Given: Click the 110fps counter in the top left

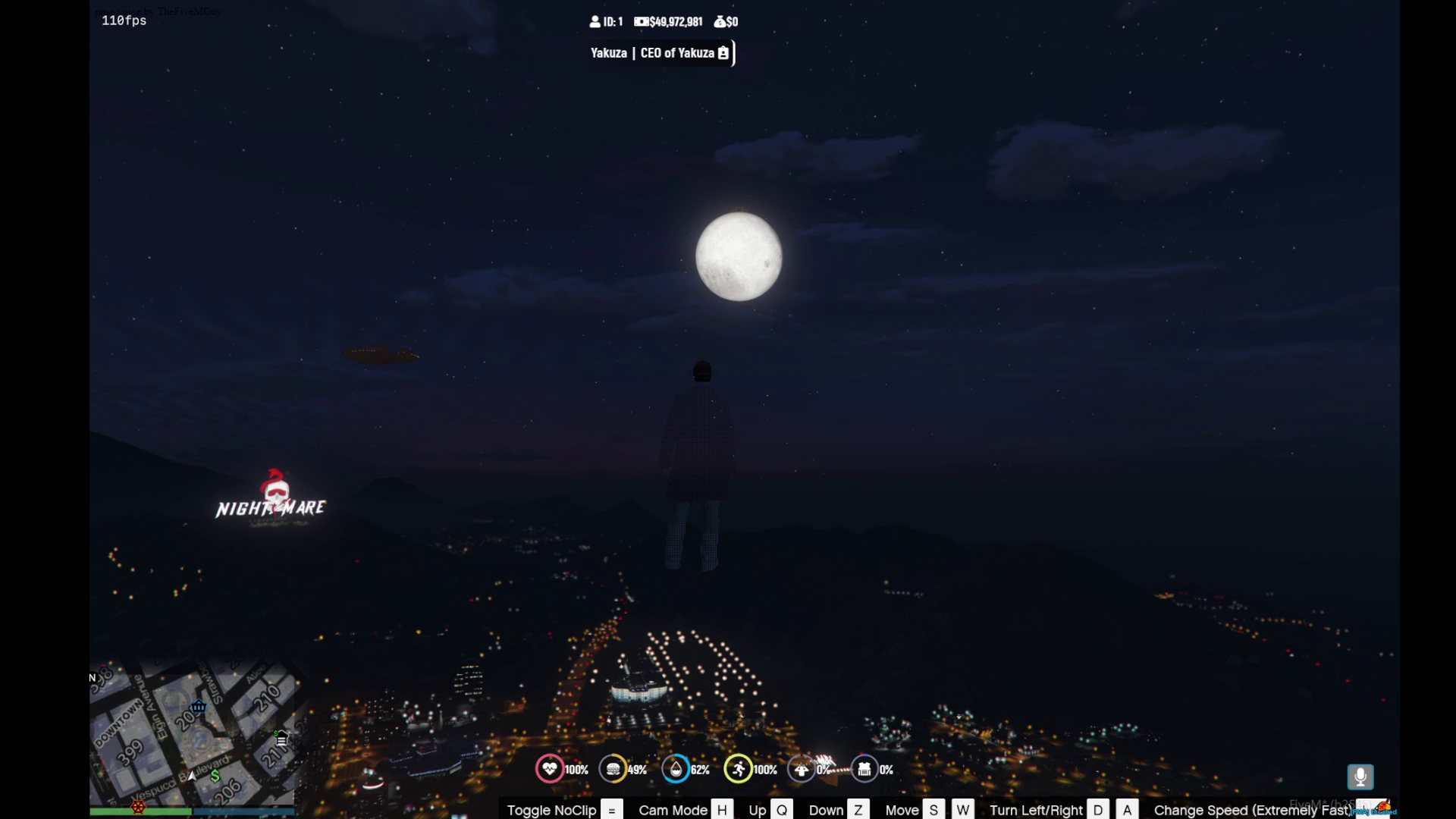Looking at the screenshot, I should [124, 21].
